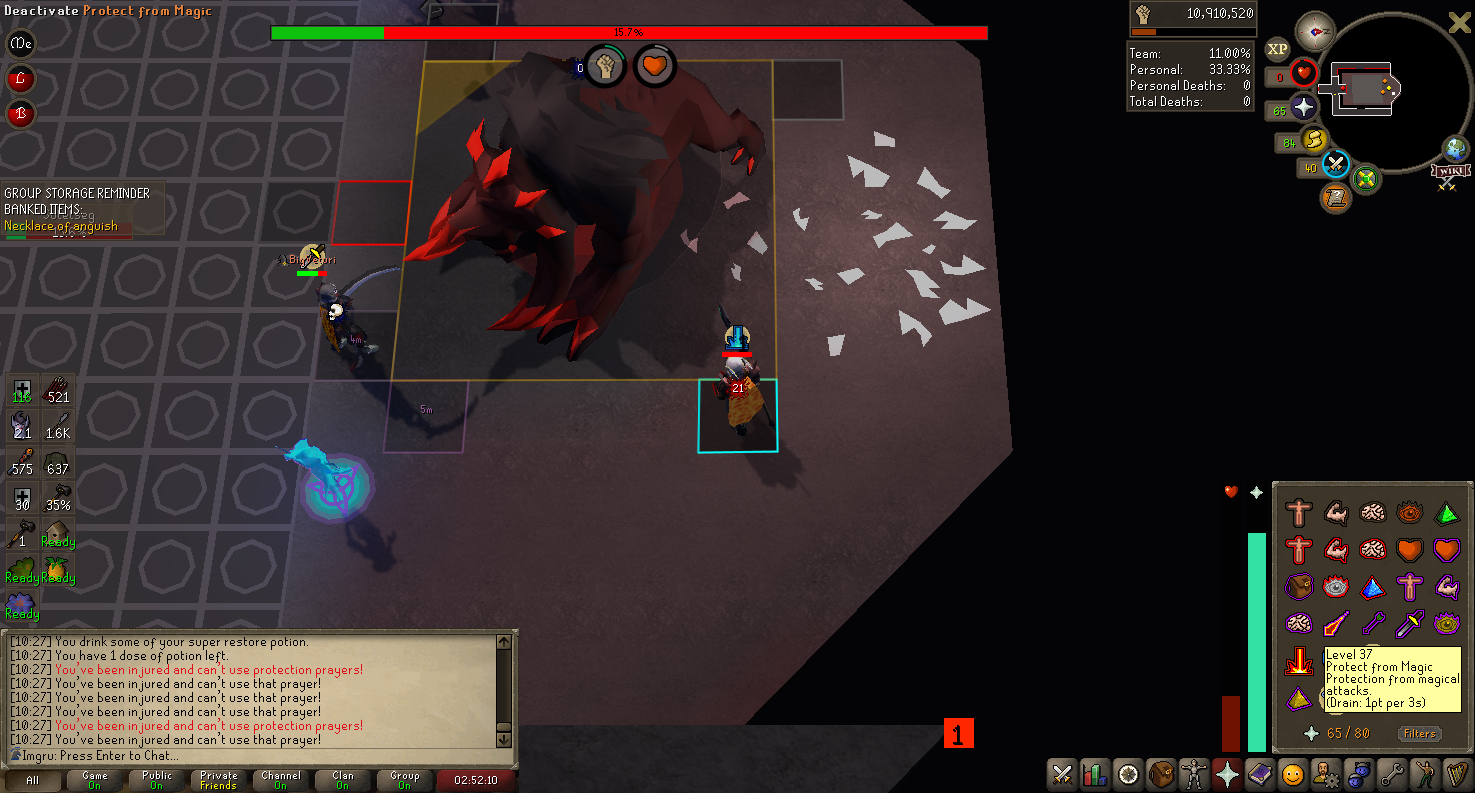
Task: Open the Wiki lookup banner
Action: pyautogui.click(x=1447, y=177)
